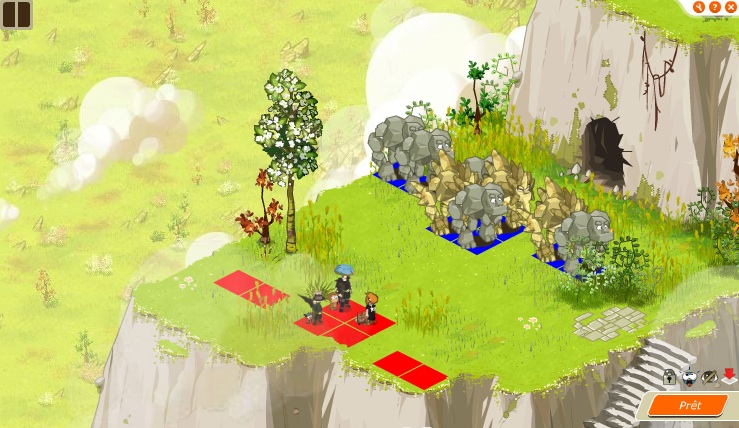The image size is (739, 428).
Task: Click the blue screaming face help icon
Action: (x=689, y=377)
